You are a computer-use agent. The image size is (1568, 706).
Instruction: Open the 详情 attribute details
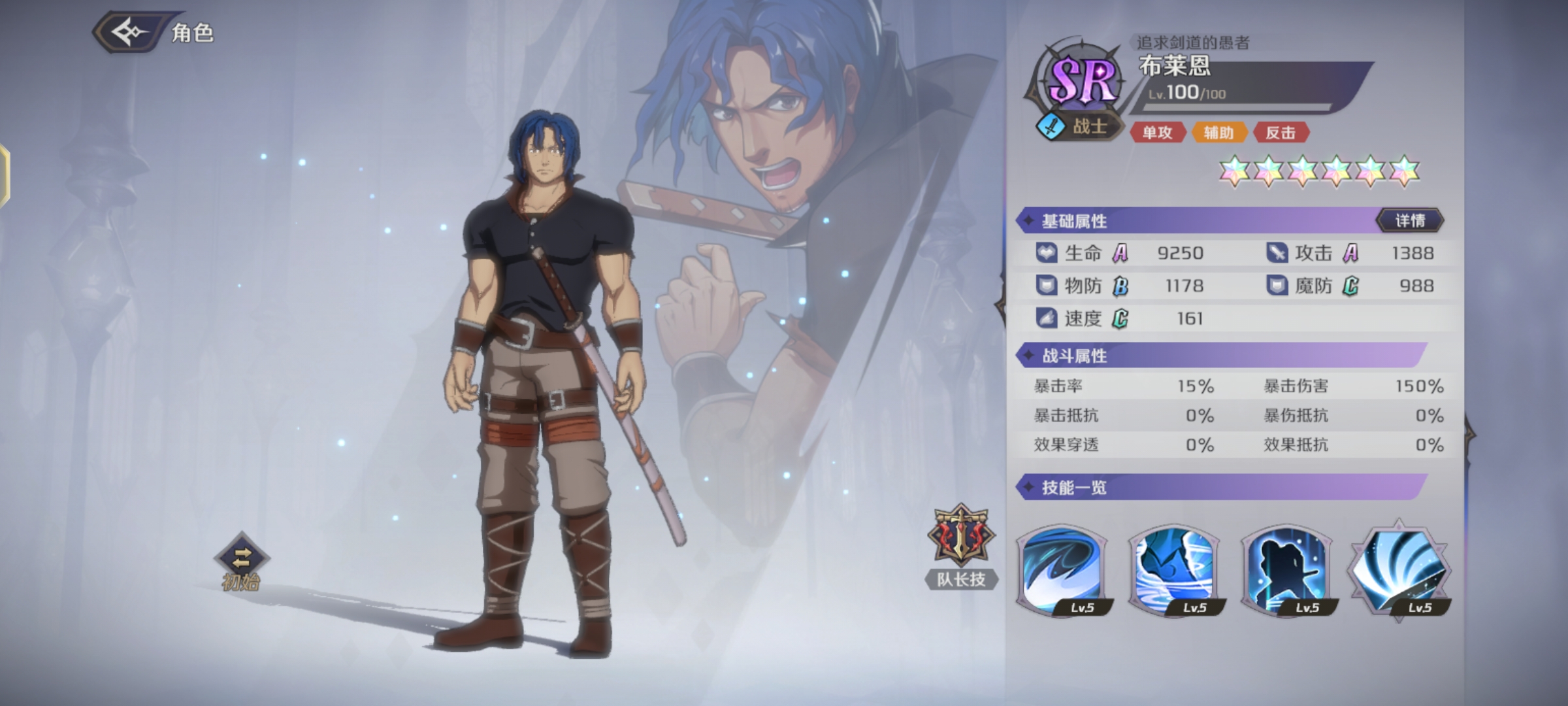tap(1410, 221)
